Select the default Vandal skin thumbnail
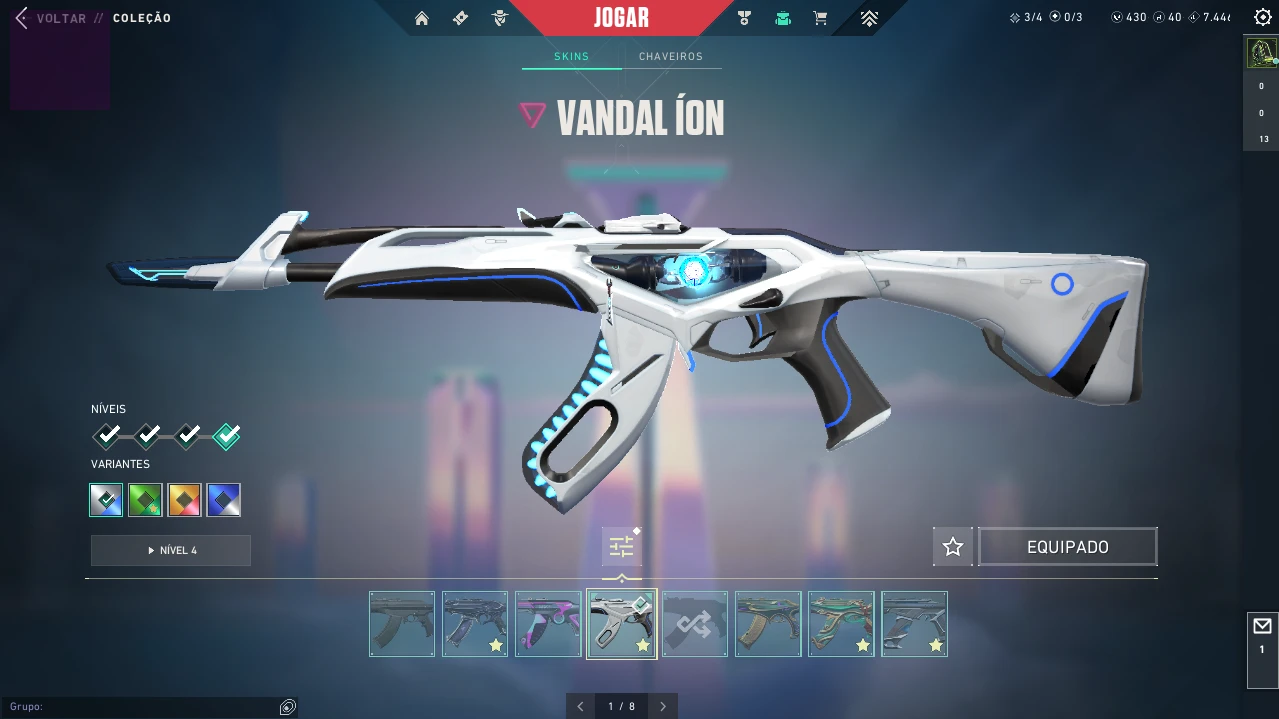 (x=402, y=624)
